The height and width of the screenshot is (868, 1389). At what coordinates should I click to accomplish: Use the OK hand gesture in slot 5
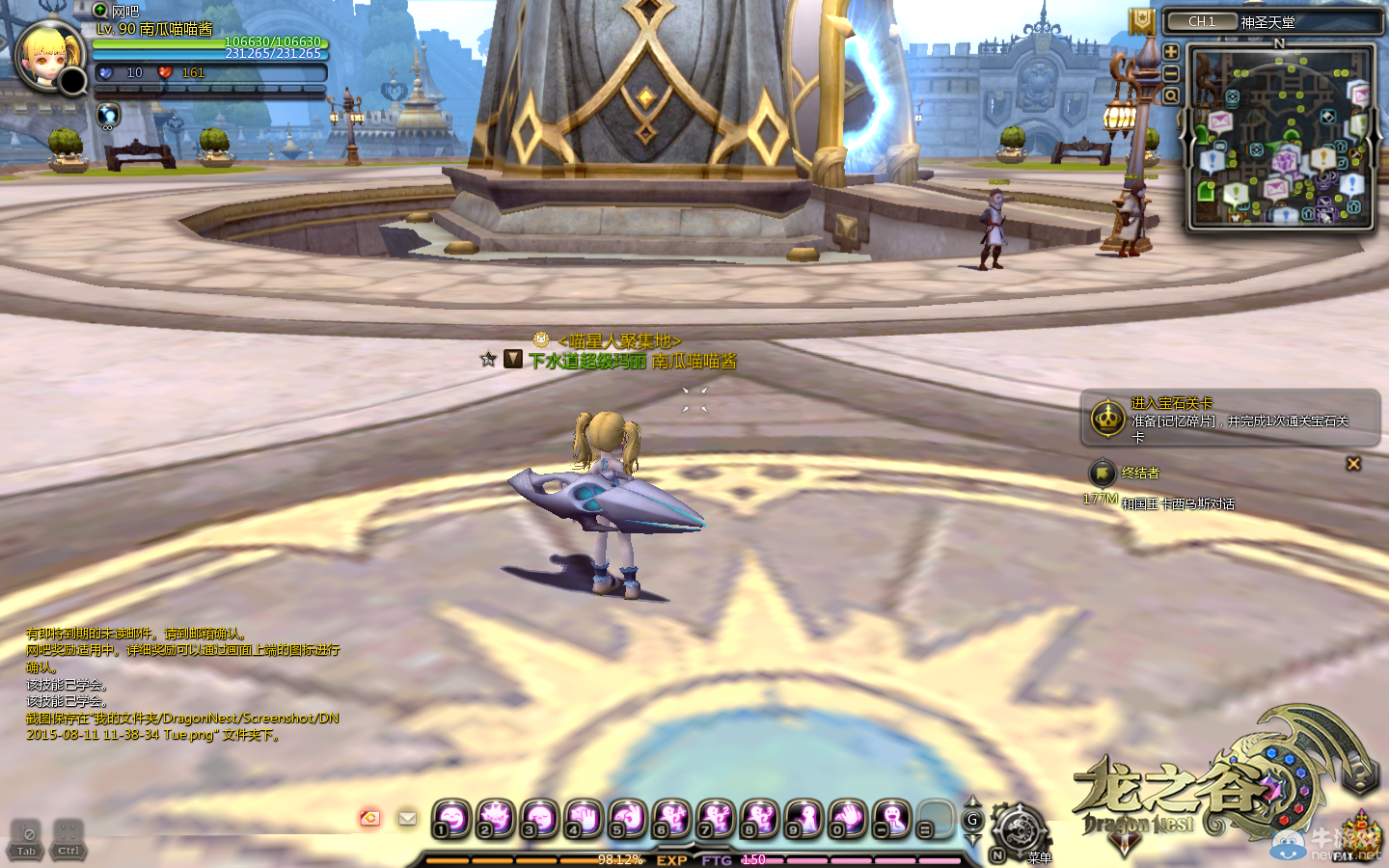coord(627,819)
